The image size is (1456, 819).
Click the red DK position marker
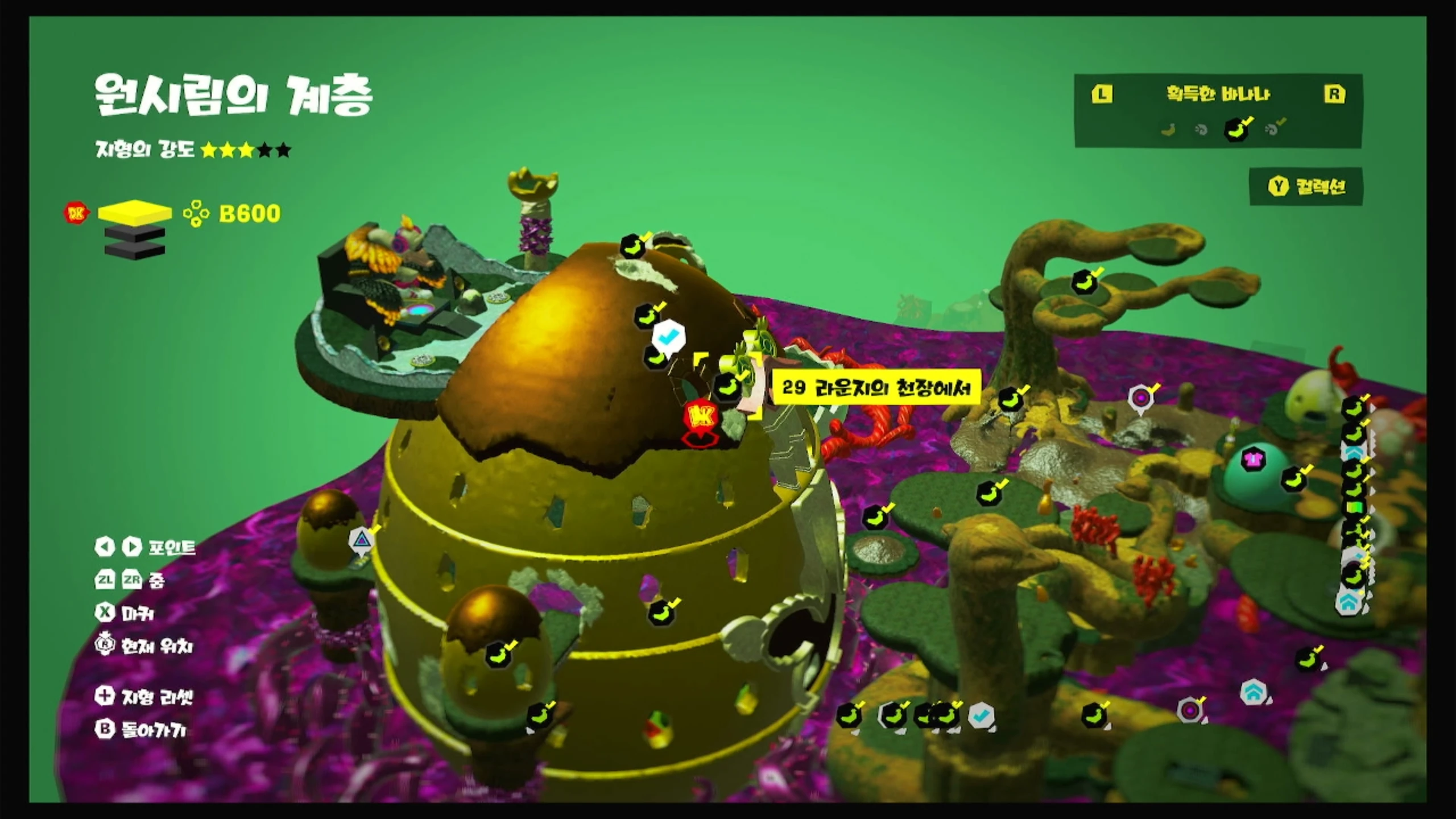tap(701, 417)
